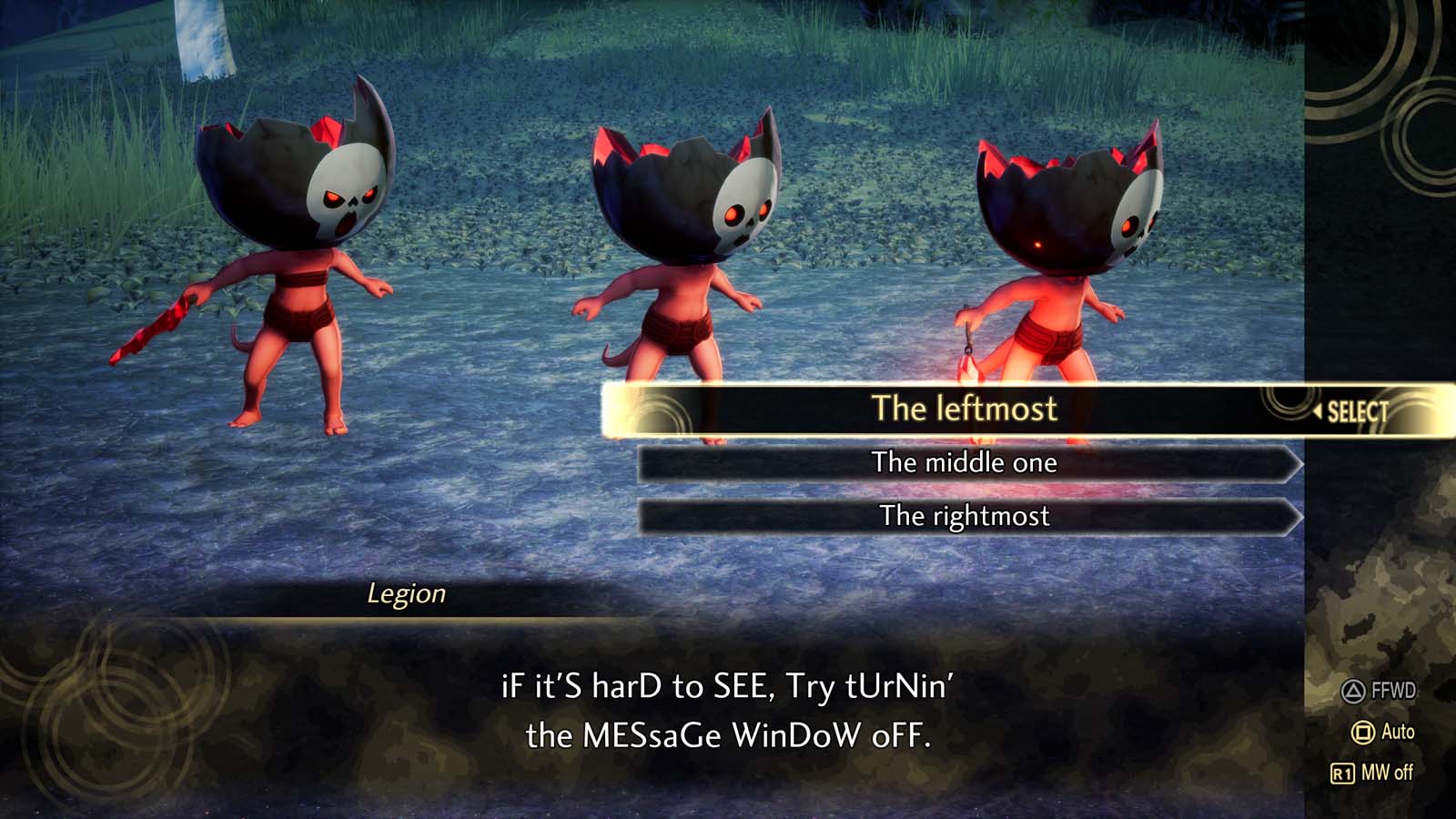Select 'The rightmost' target option
1456x819 pixels.
[965, 516]
